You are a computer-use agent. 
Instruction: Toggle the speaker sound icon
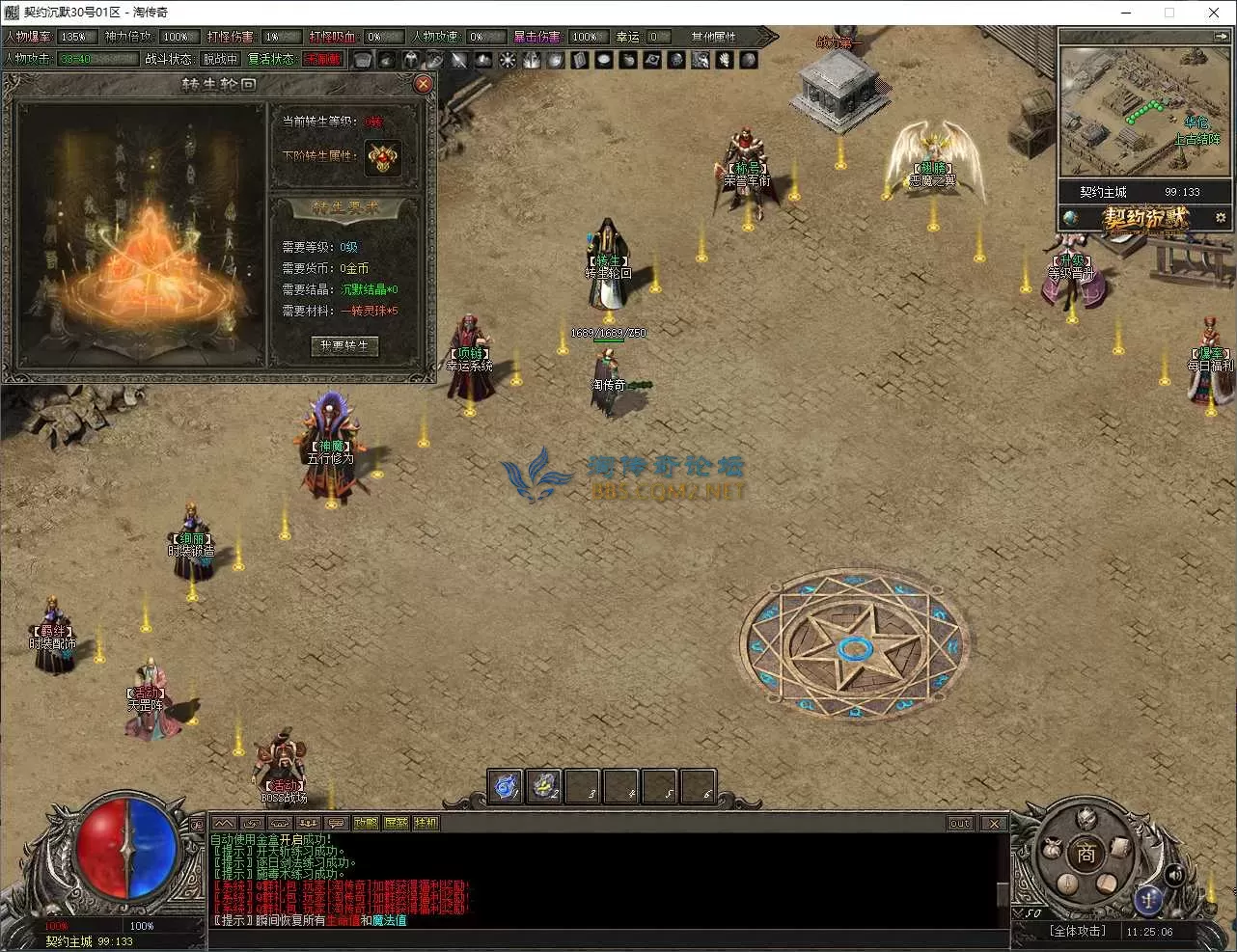(x=1174, y=875)
